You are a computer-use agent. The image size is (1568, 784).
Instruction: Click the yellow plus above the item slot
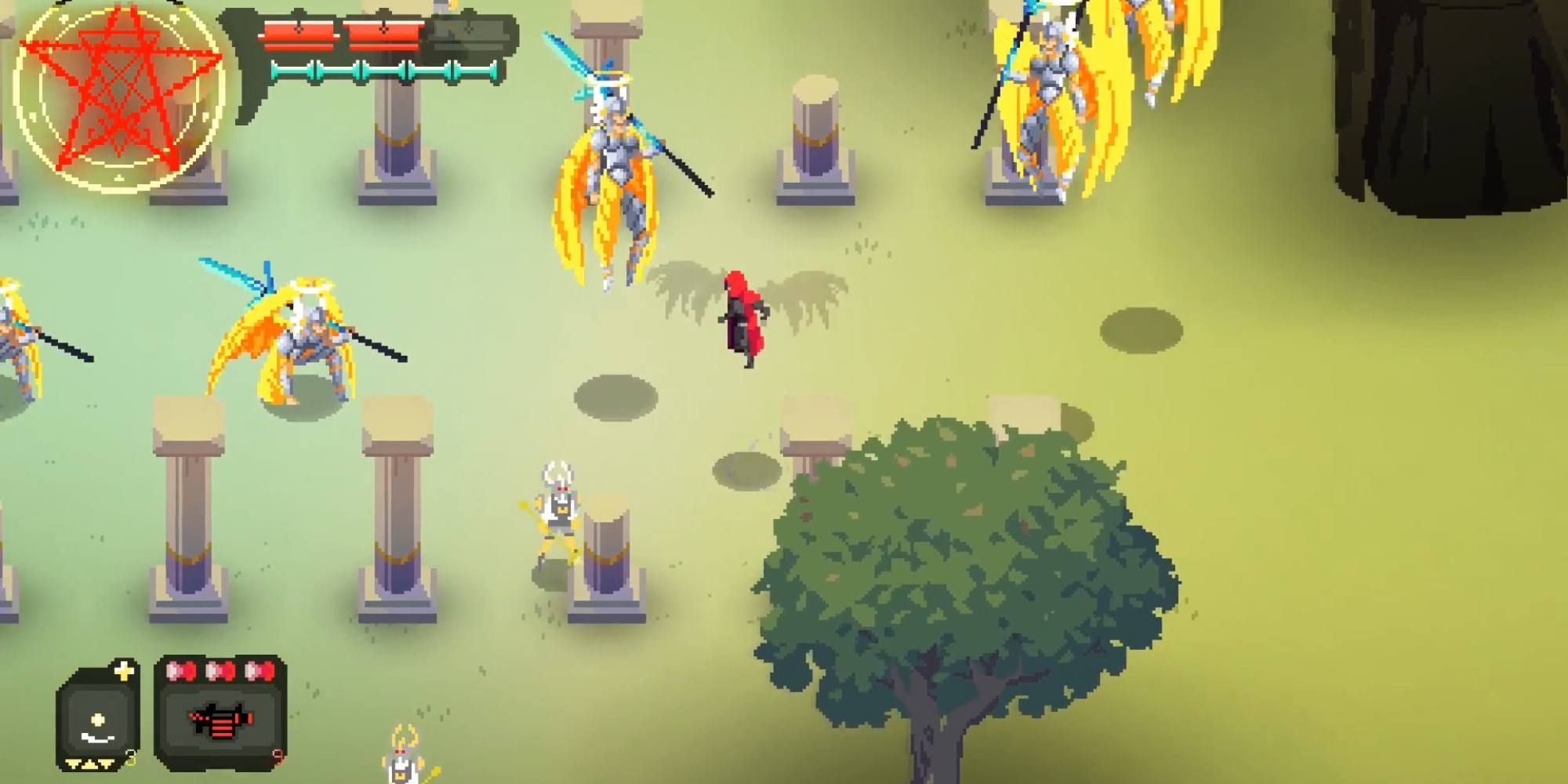[124, 670]
